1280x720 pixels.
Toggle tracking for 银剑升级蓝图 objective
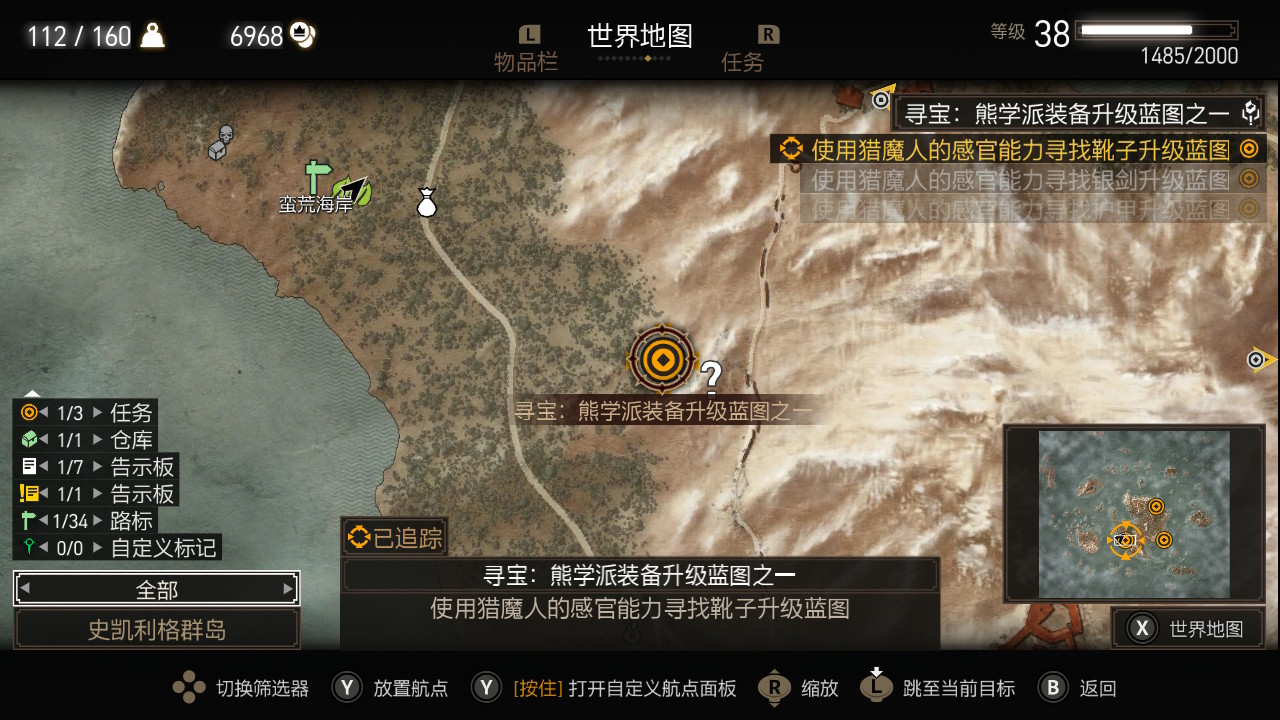click(x=1248, y=179)
